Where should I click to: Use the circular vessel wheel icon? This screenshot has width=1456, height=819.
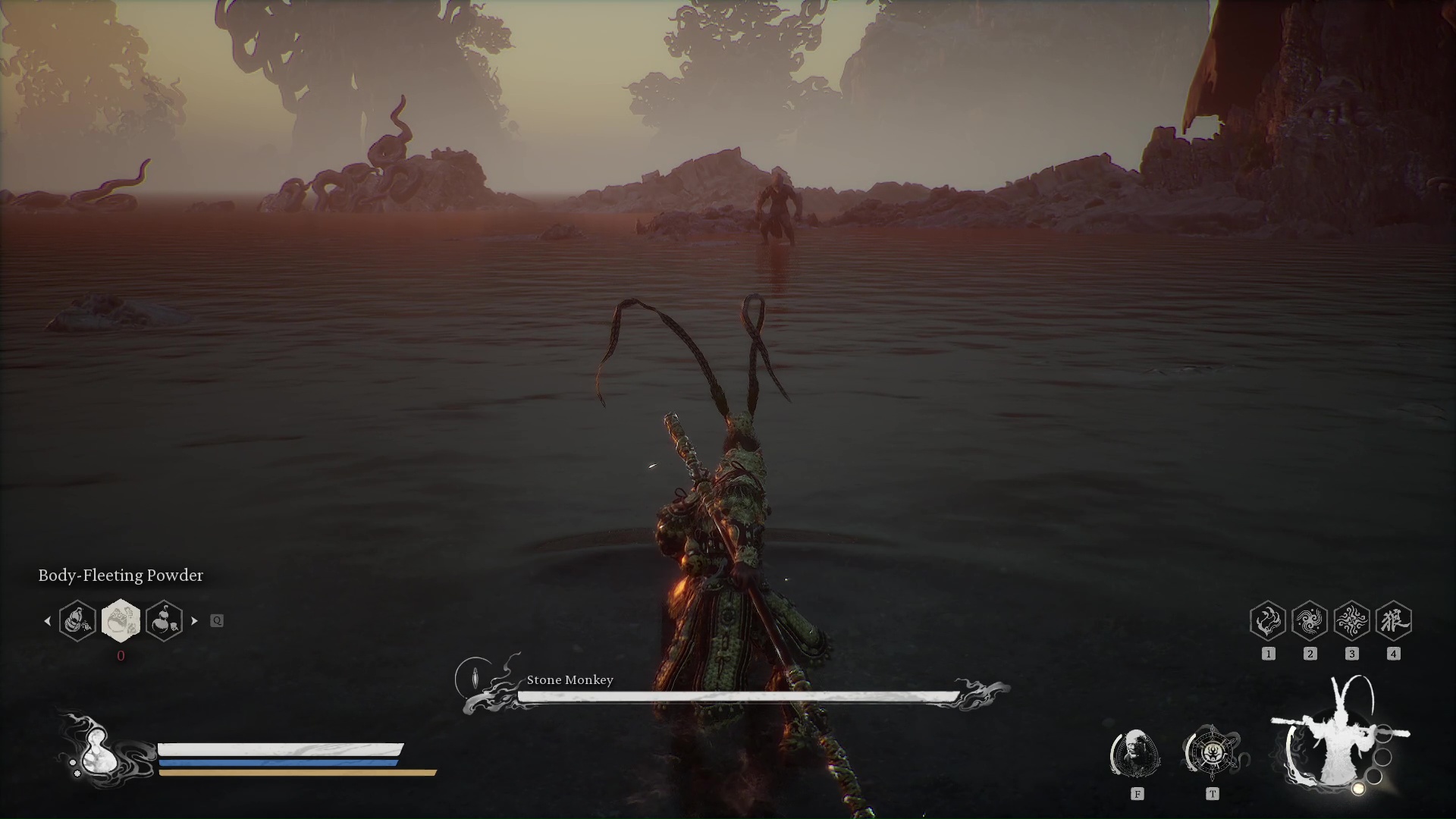[1212, 753]
